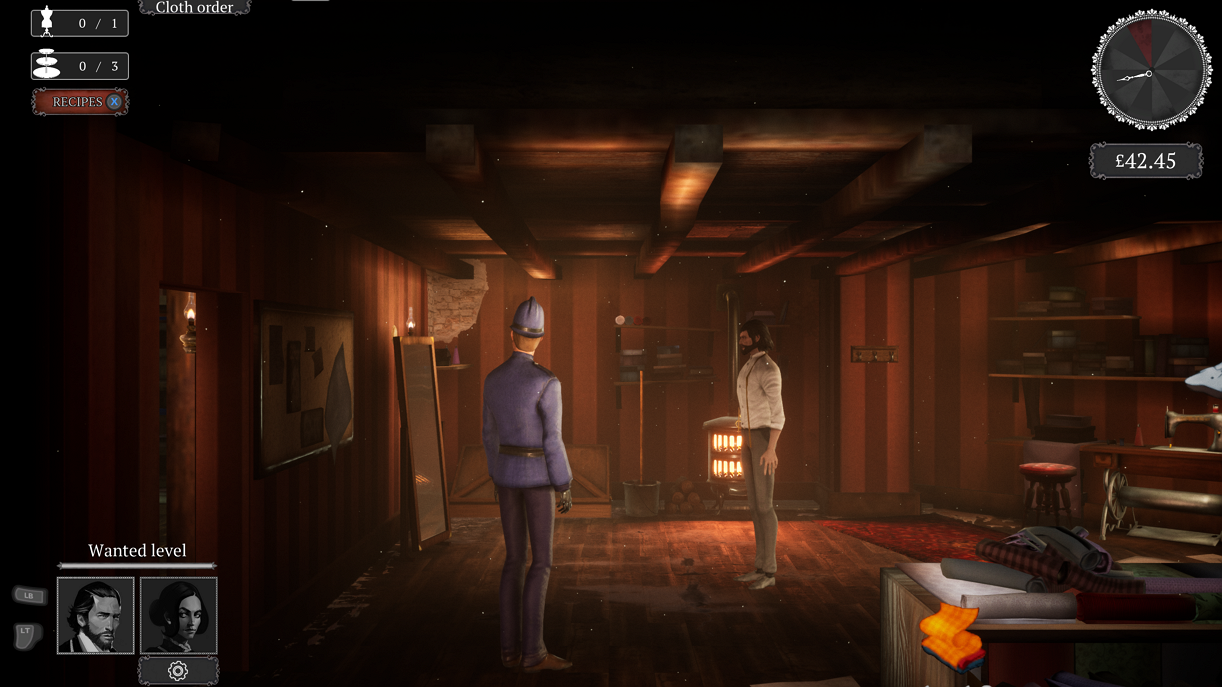The image size is (1222, 687).
Task: Open the Recipes panel
Action: 80,102
